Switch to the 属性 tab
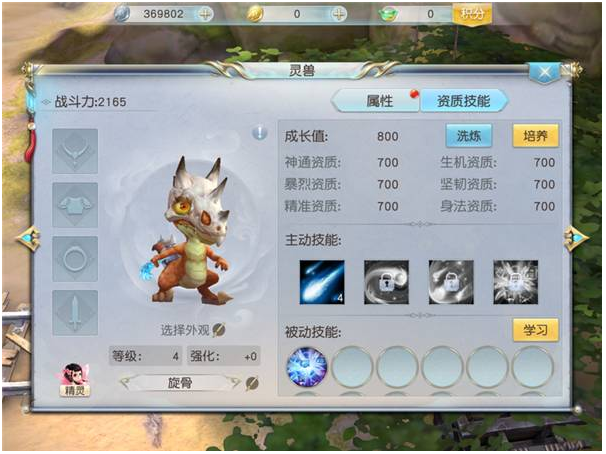606x454 pixels. click(x=378, y=101)
